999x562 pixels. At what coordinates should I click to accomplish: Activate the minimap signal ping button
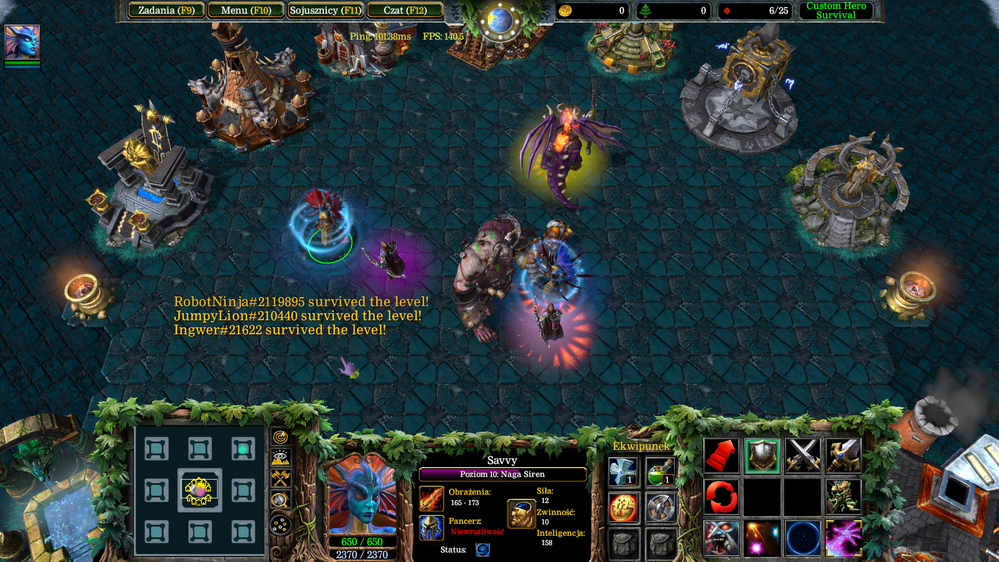(281, 437)
